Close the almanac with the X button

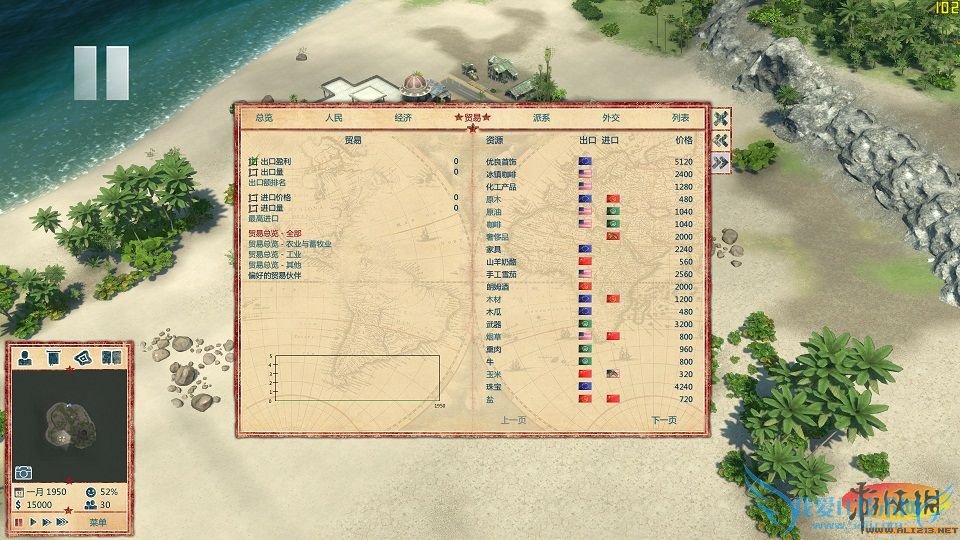720,118
